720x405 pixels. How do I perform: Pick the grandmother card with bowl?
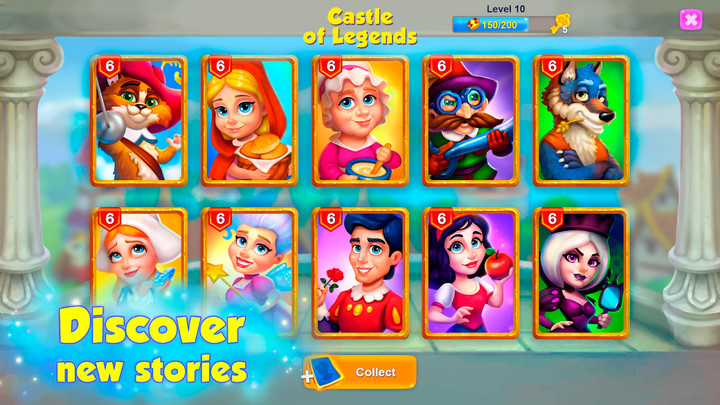[x=360, y=121]
